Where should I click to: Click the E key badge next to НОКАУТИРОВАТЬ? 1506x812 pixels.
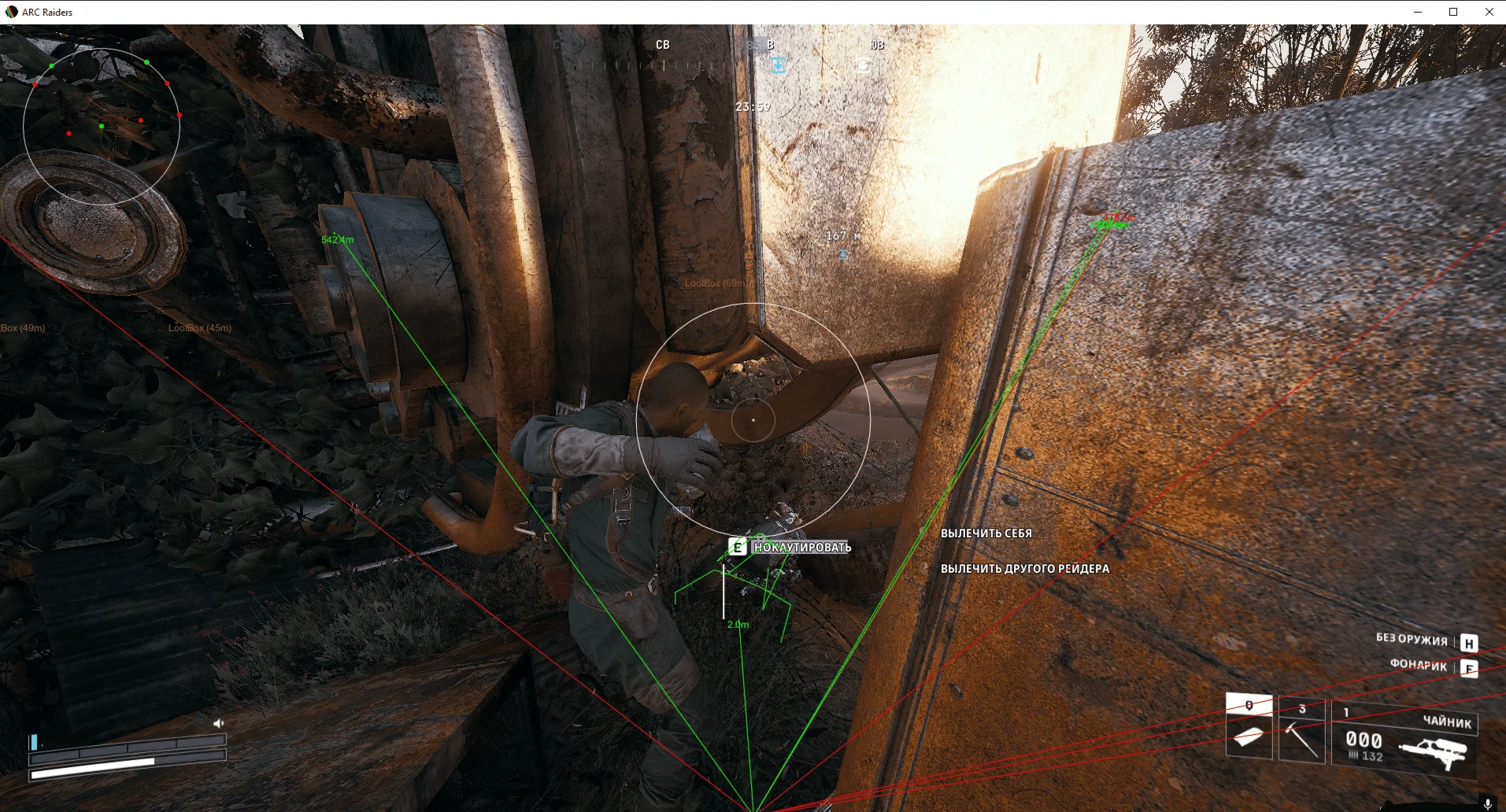(738, 546)
